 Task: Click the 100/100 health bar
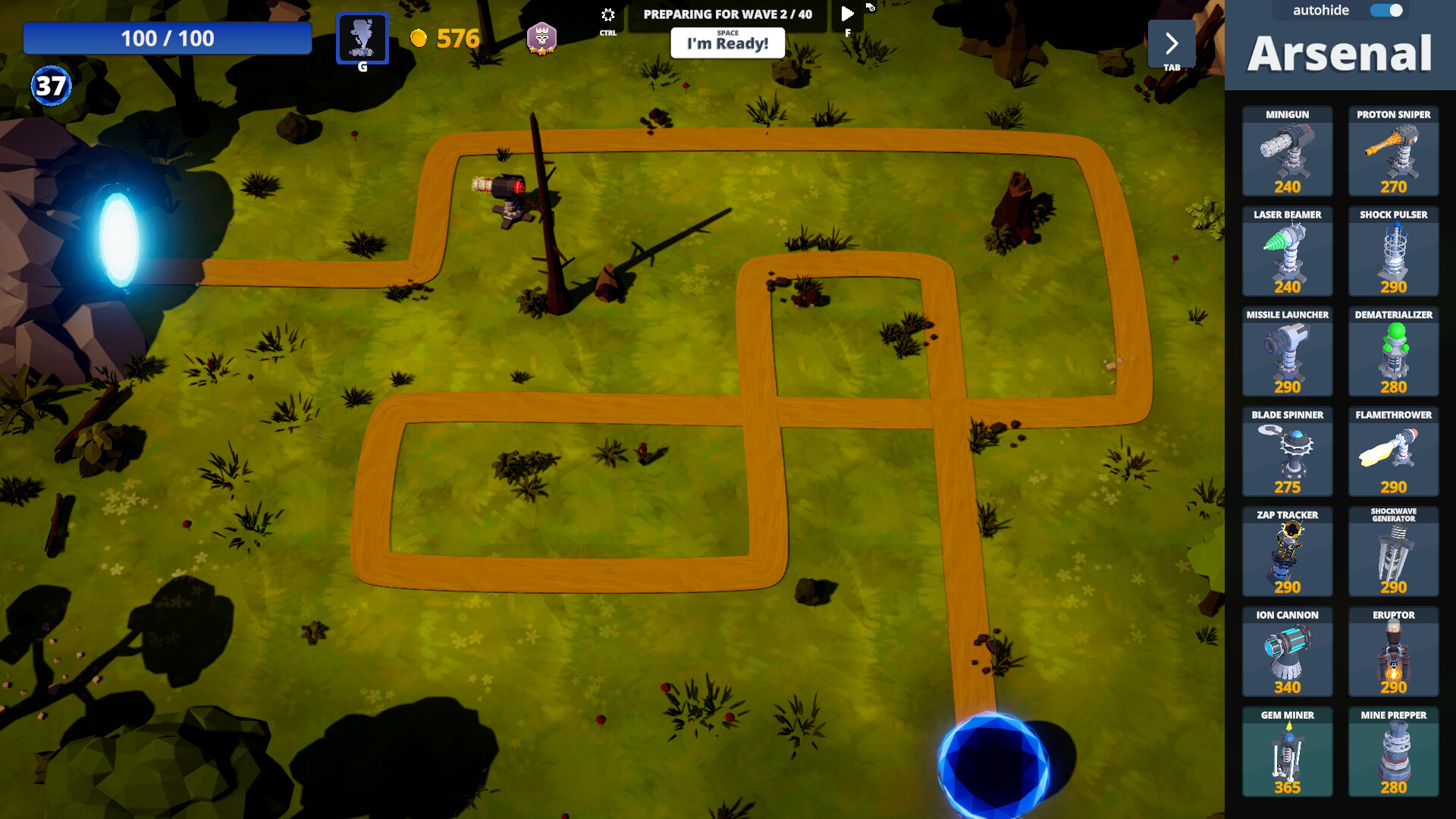pyautogui.click(x=168, y=38)
